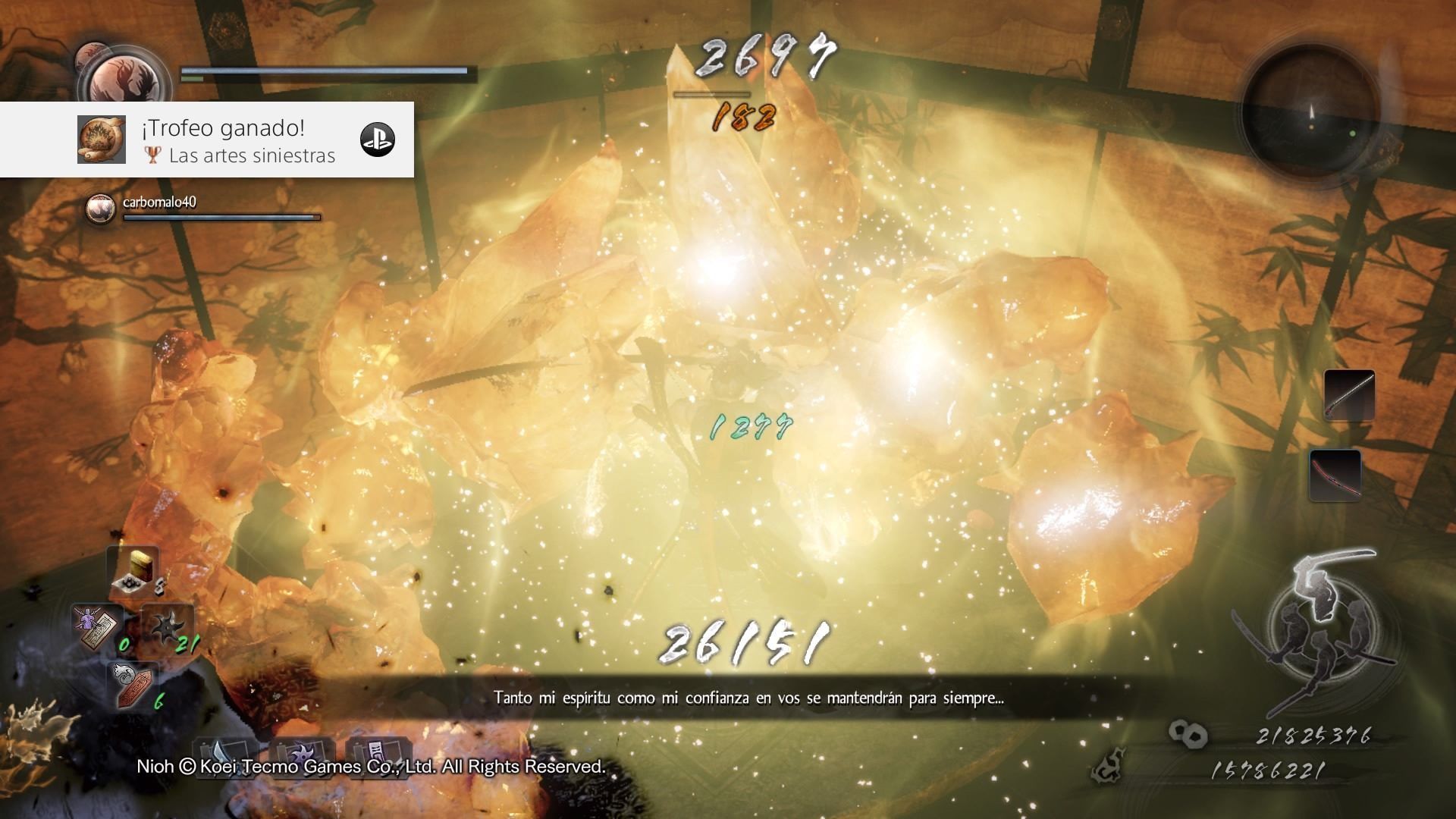The image size is (1456, 819).
Task: Select the trophy thumbnail image
Action: [102, 140]
